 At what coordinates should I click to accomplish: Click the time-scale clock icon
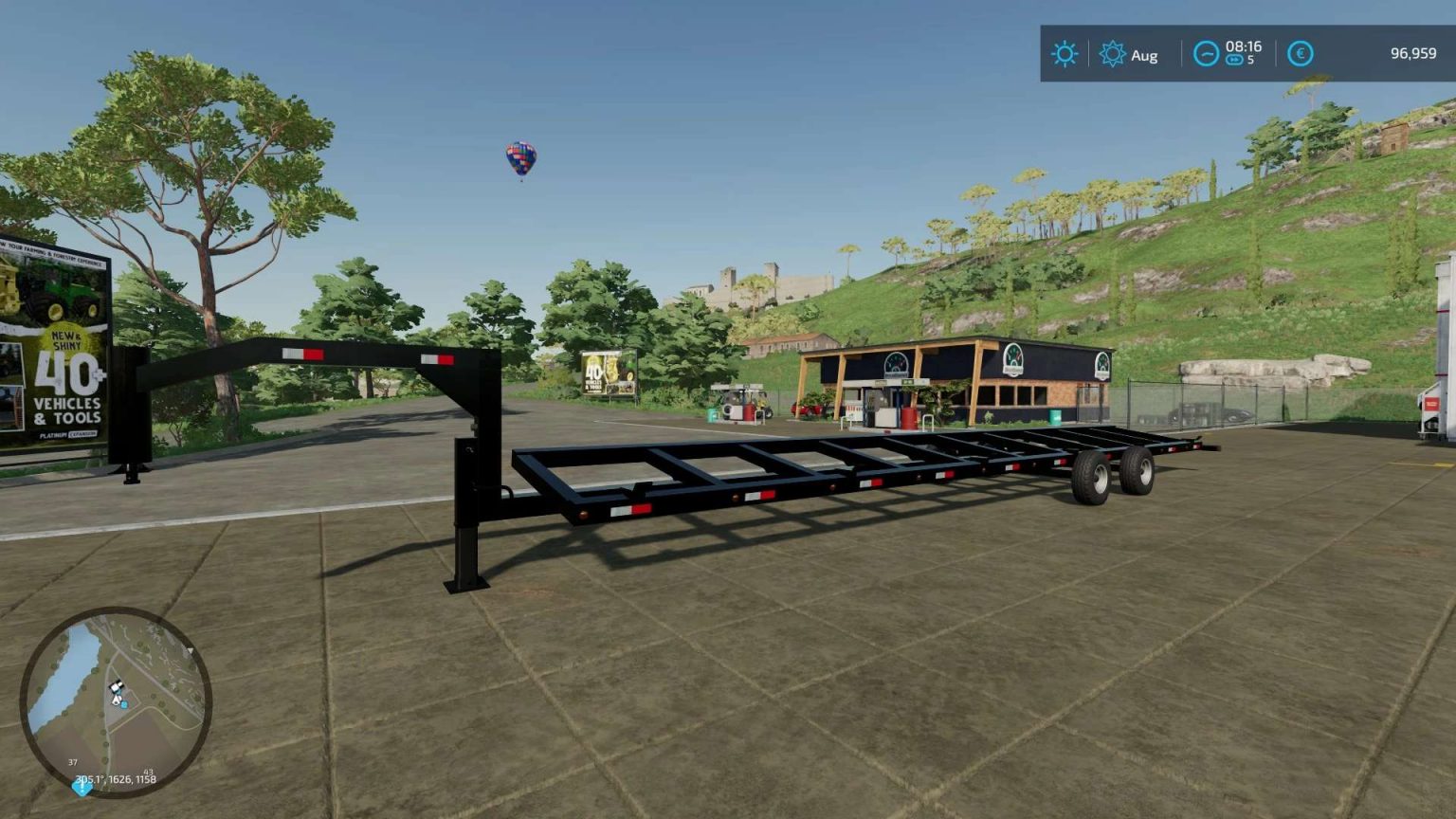pos(1205,54)
